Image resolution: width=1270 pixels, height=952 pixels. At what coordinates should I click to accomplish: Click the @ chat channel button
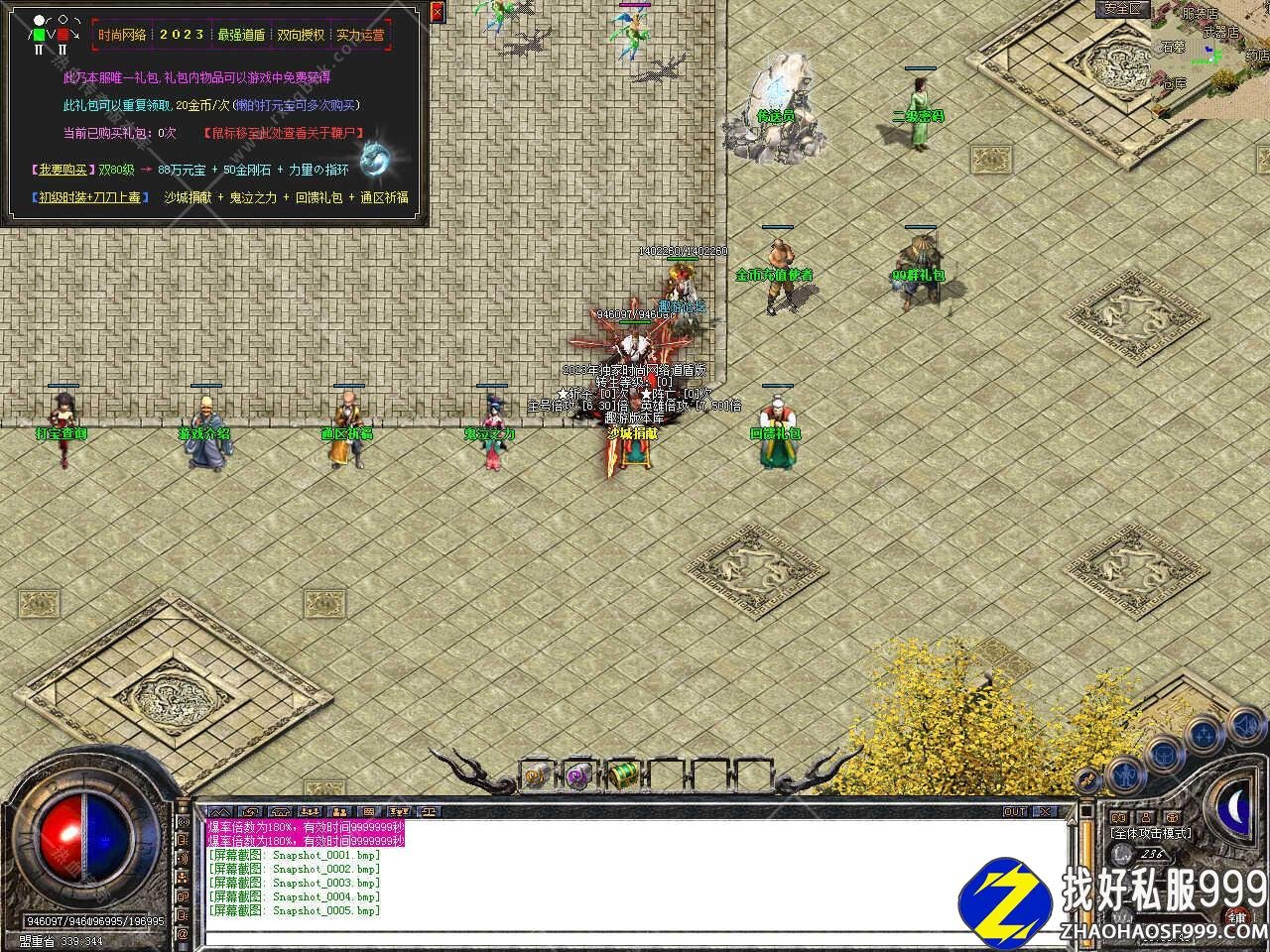pyautogui.click(x=183, y=934)
